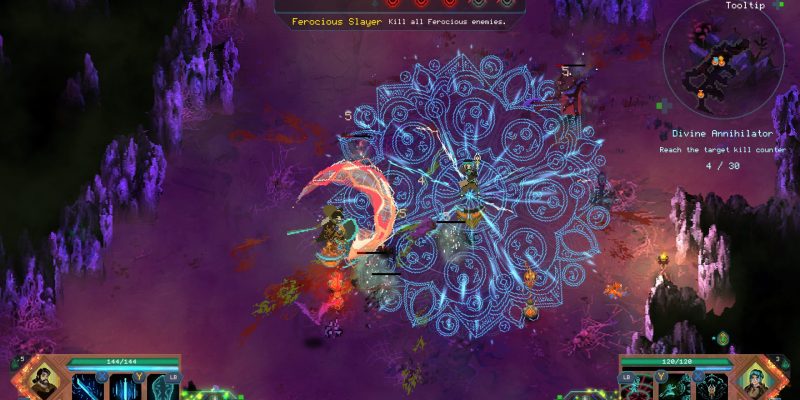Toggle the Tooltip label above the minimap
The width and height of the screenshot is (800, 400).
click(x=746, y=6)
